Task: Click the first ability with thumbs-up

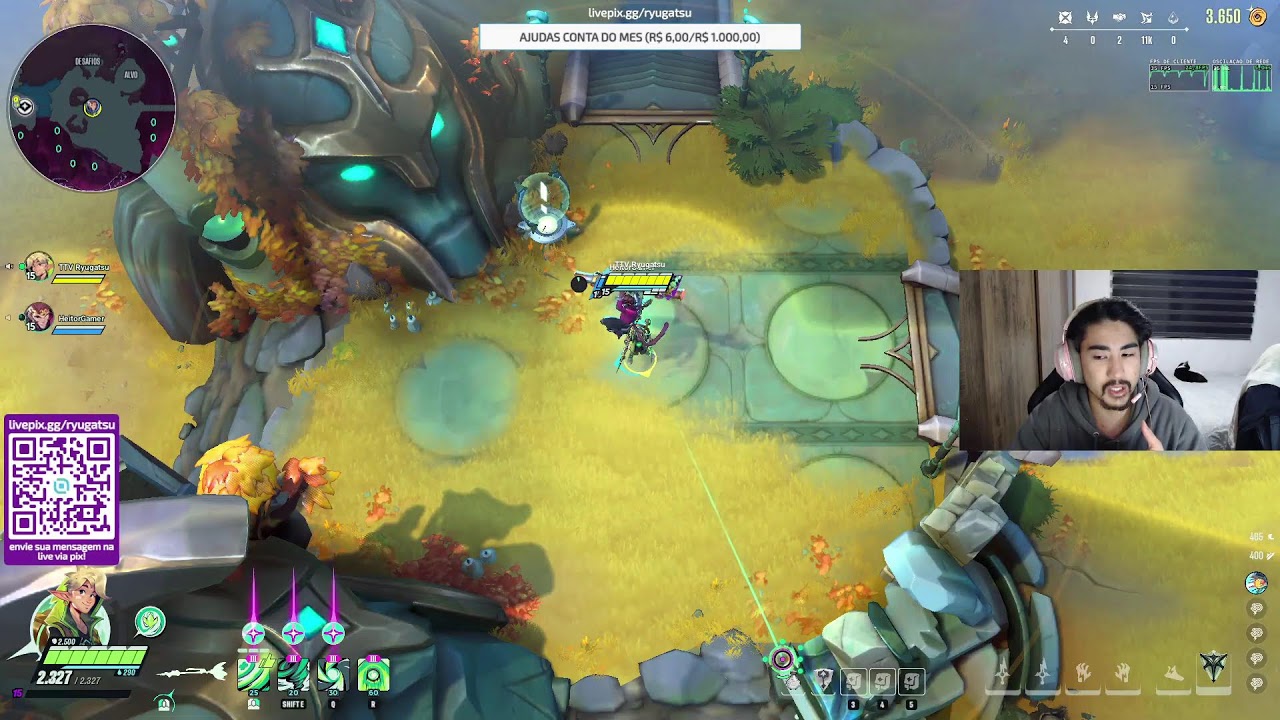Action: tap(254, 676)
